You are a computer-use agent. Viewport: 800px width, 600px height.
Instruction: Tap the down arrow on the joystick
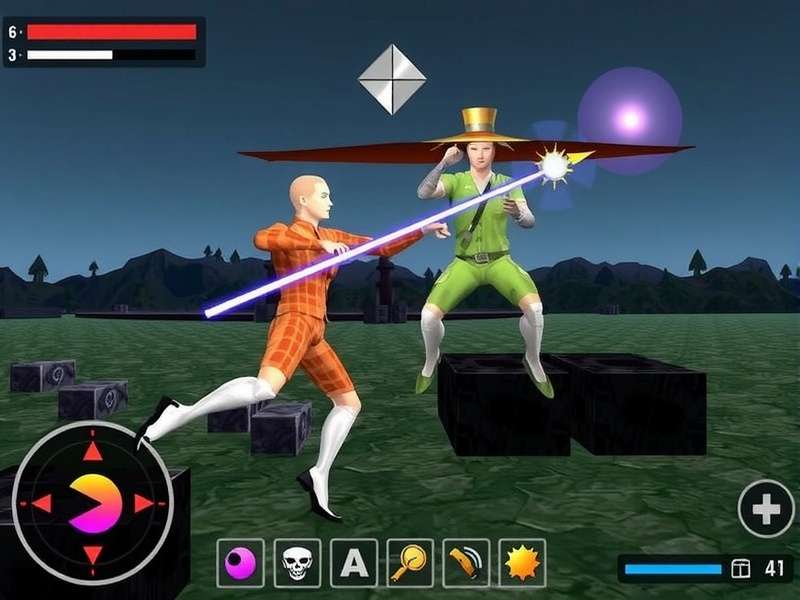[x=92, y=554]
